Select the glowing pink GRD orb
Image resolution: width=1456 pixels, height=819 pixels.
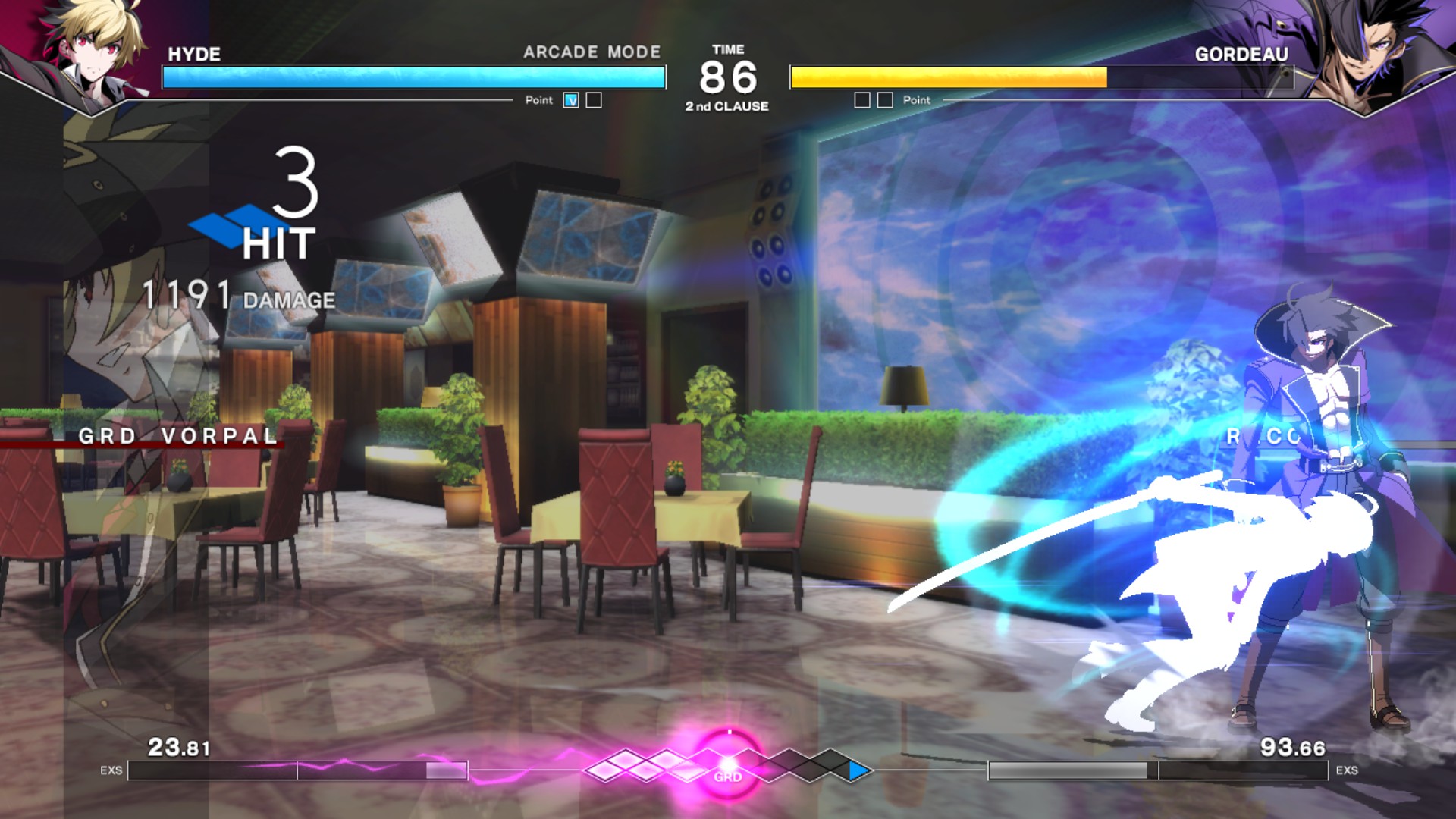pyautogui.click(x=728, y=764)
